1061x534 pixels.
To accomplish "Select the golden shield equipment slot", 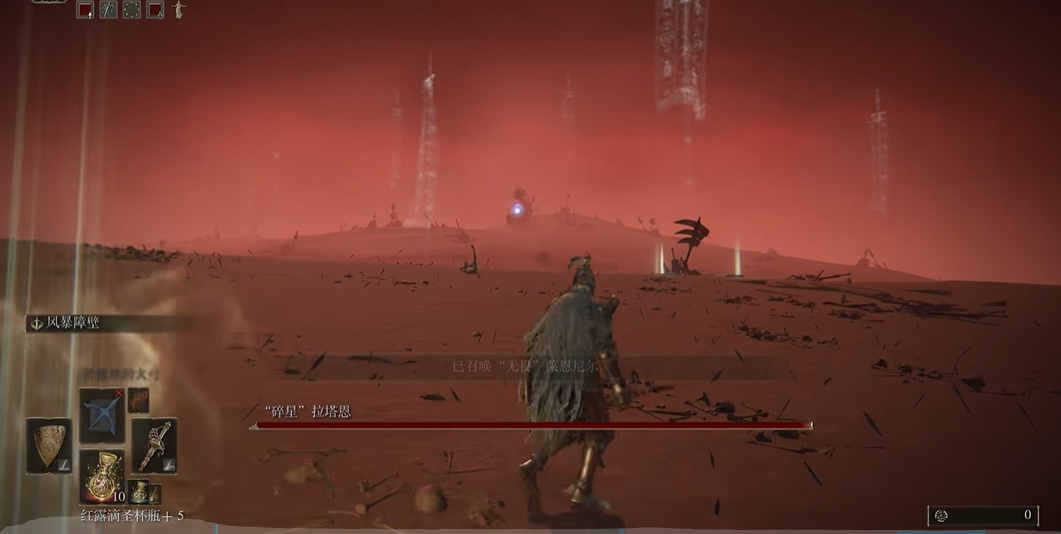I will [48, 445].
